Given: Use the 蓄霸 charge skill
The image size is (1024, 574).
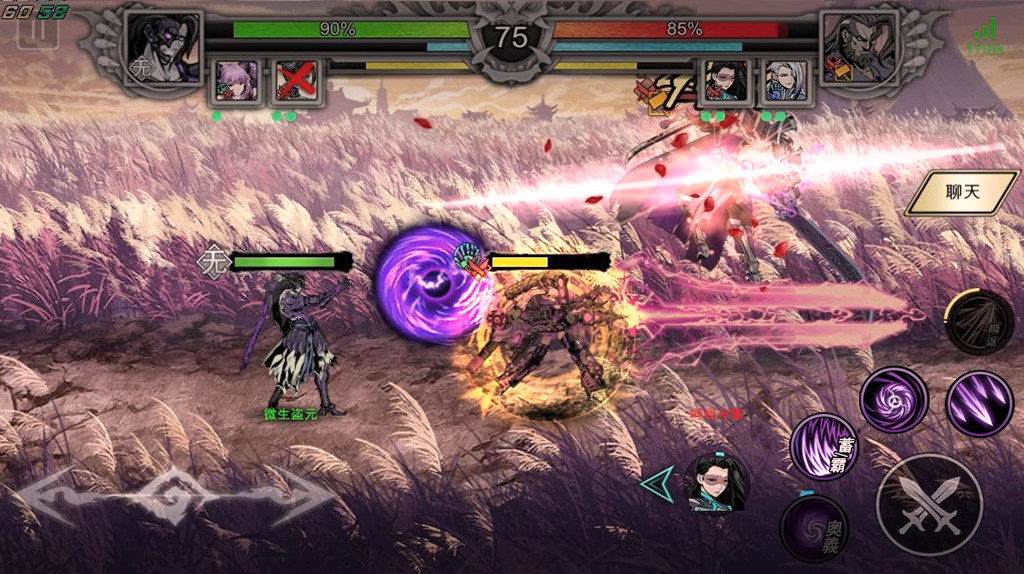Looking at the screenshot, I should (823, 446).
